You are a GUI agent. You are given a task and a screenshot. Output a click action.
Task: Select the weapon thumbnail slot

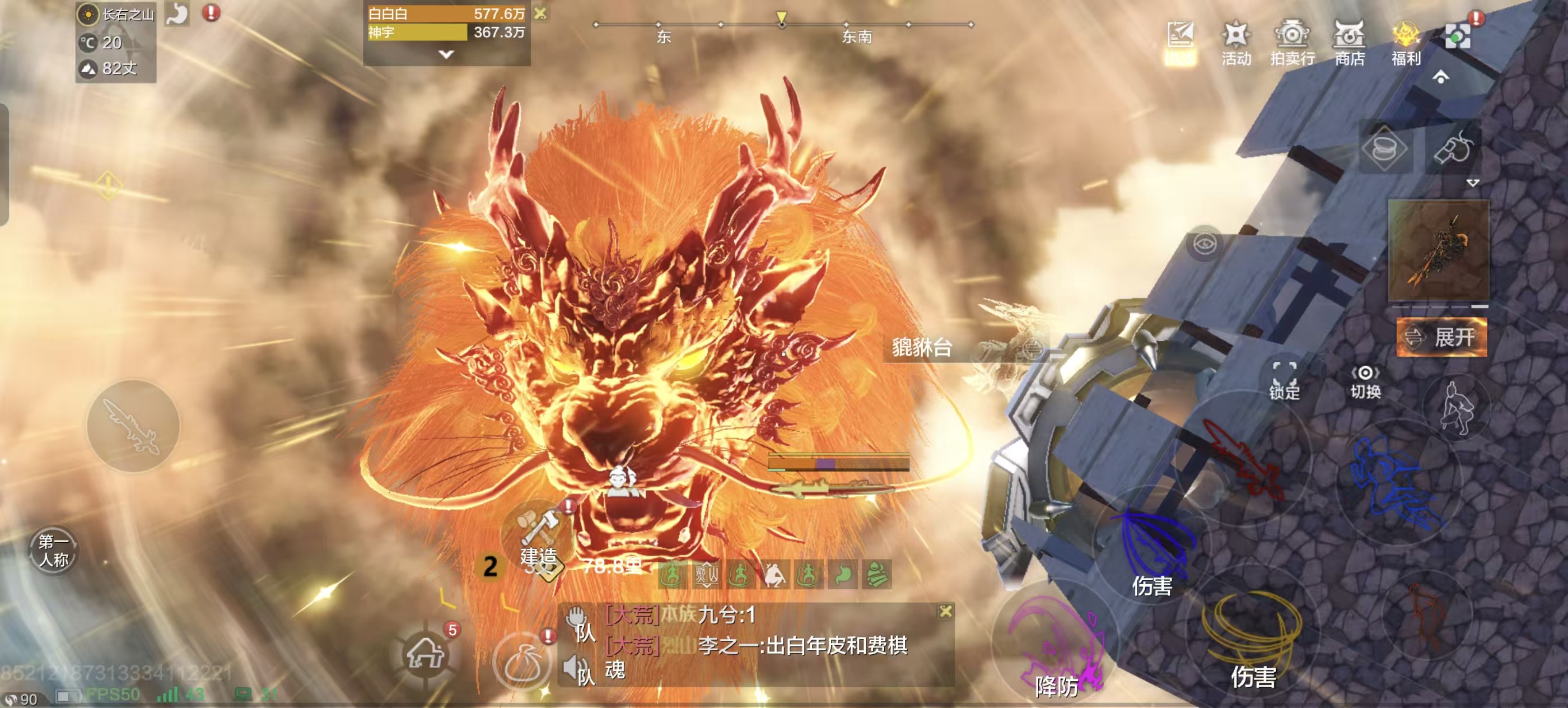point(1438,251)
